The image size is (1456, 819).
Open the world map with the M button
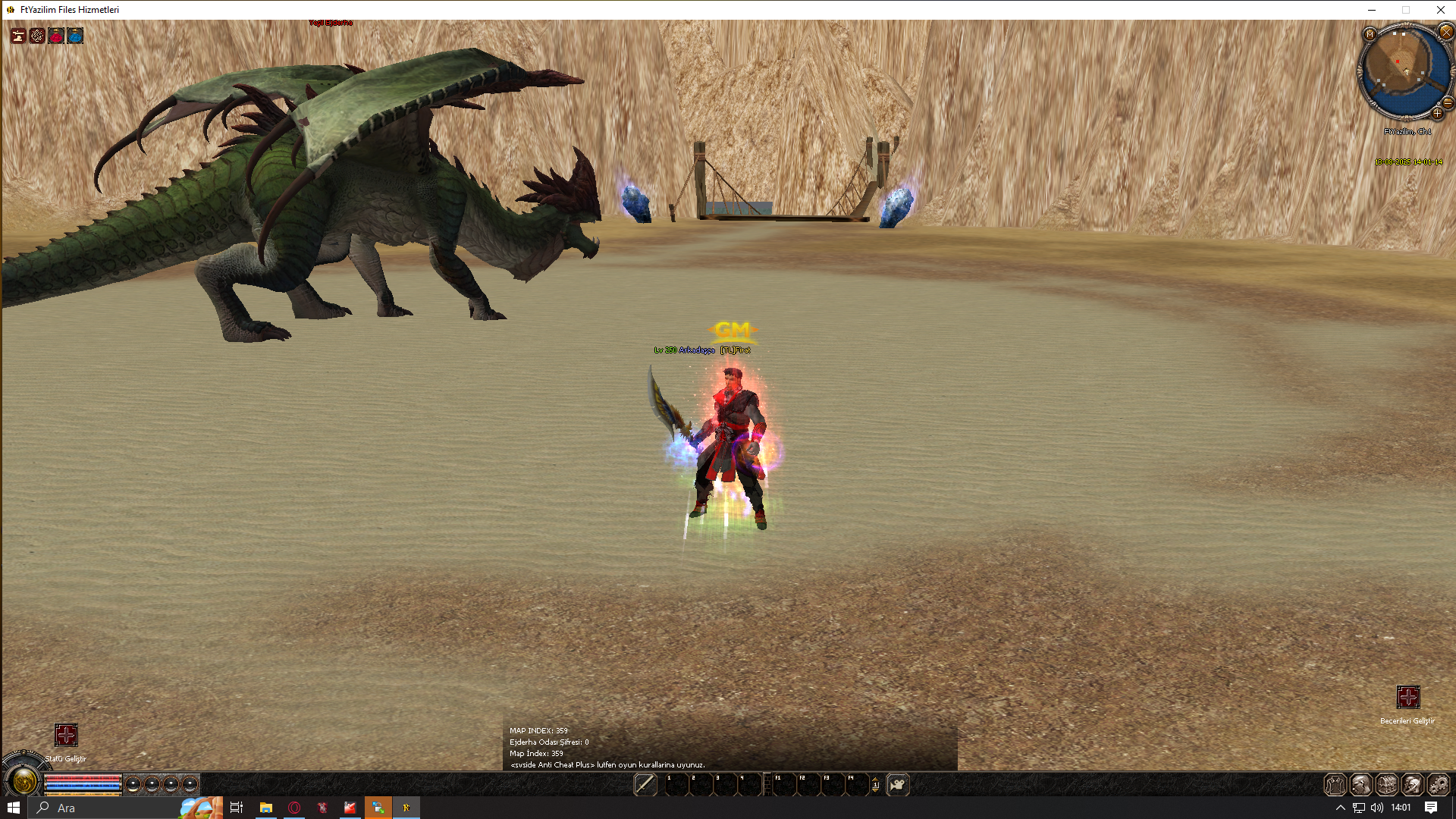coord(1370,34)
